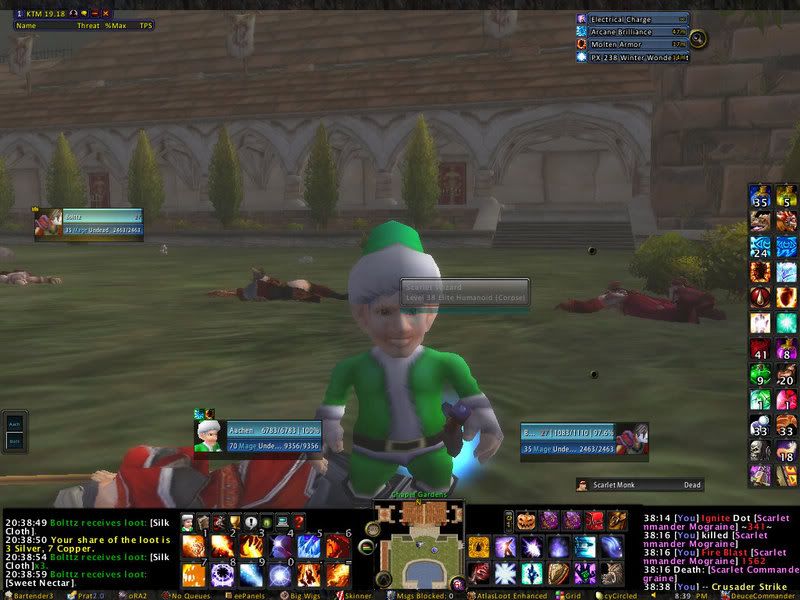Viewport: 800px width, 600px height.
Task: Select the Scarlet Monk dead target bar
Action: pos(640,485)
